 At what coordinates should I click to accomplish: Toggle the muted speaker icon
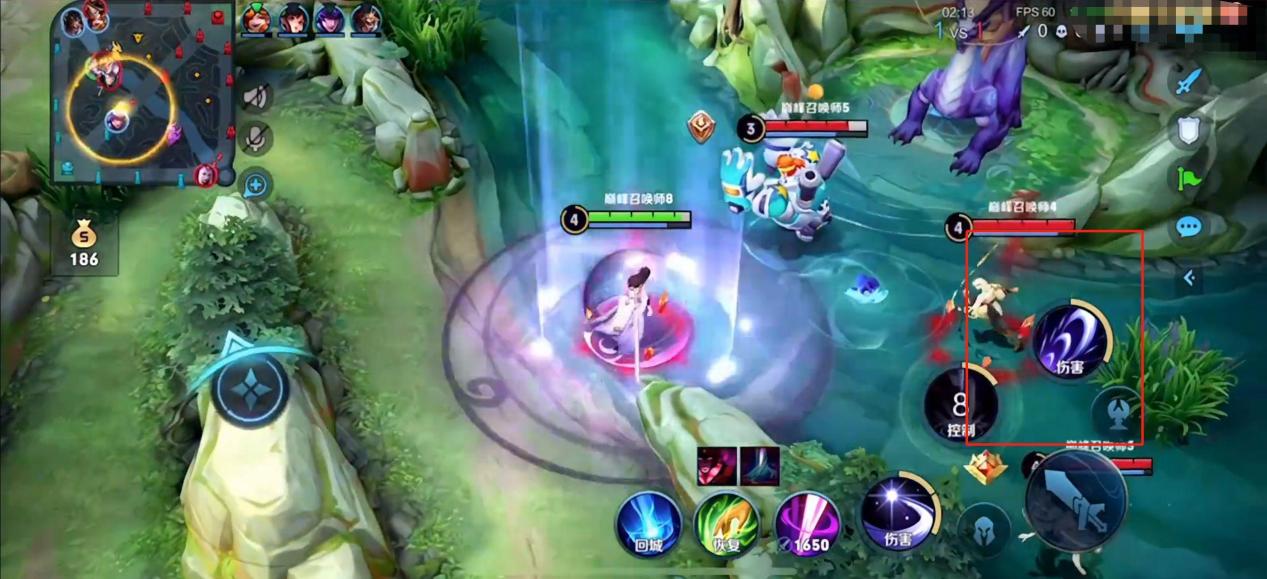[x=257, y=97]
